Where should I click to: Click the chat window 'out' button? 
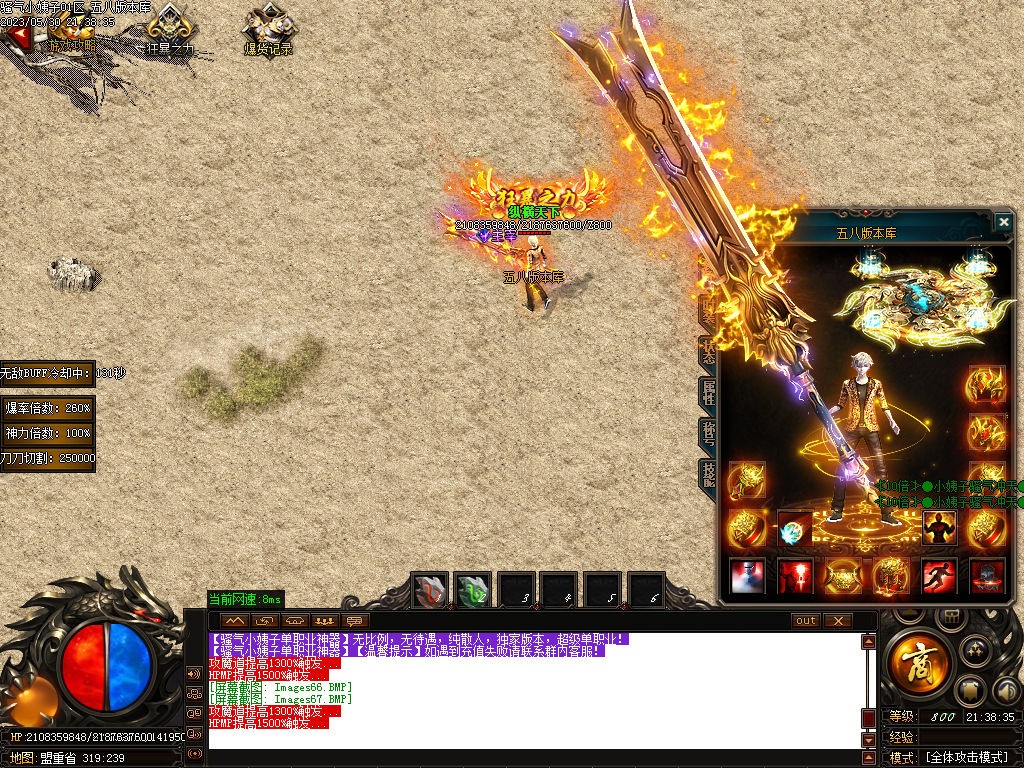point(805,621)
